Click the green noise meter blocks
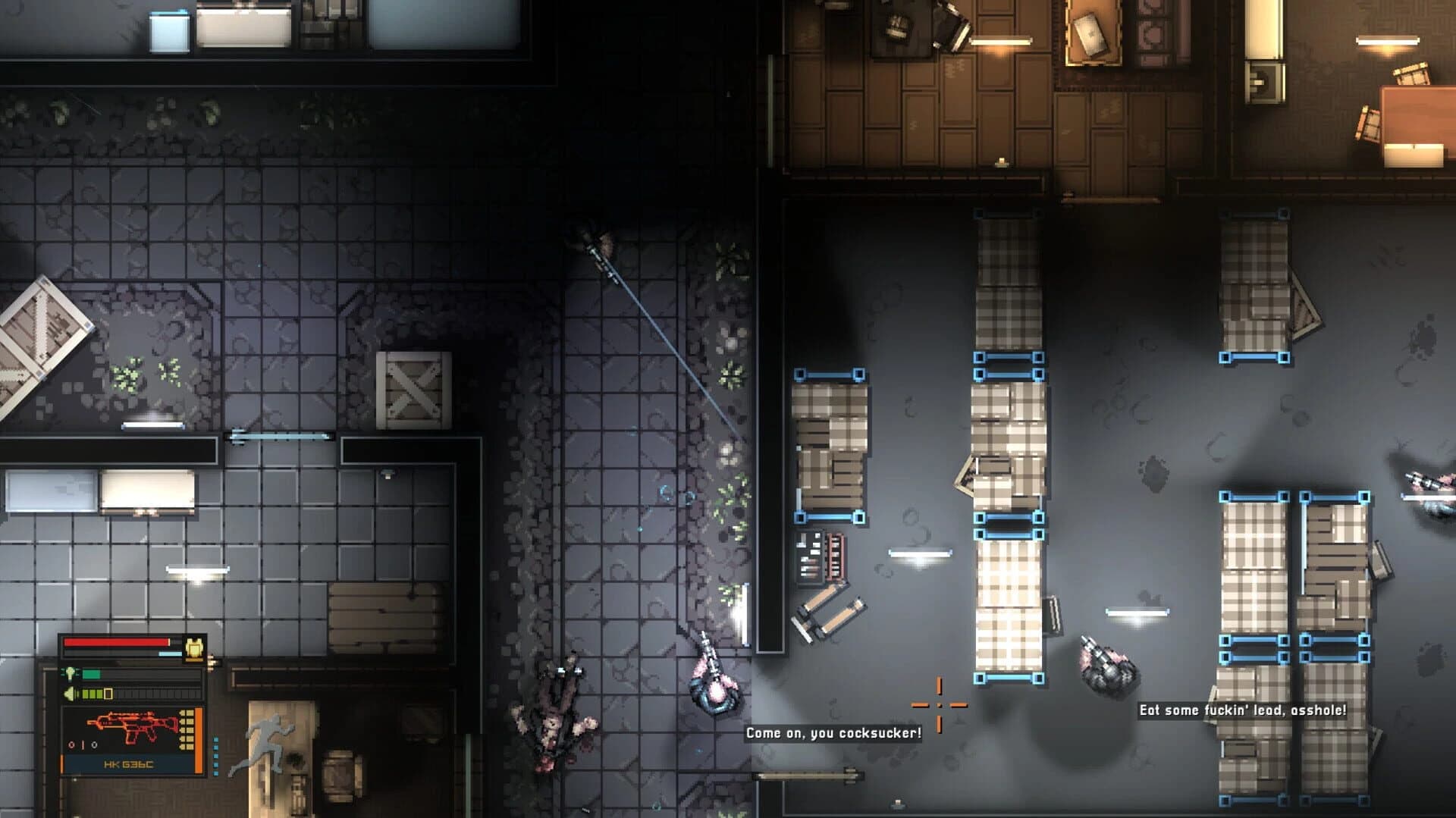This screenshot has height=818, width=1456. point(91,694)
